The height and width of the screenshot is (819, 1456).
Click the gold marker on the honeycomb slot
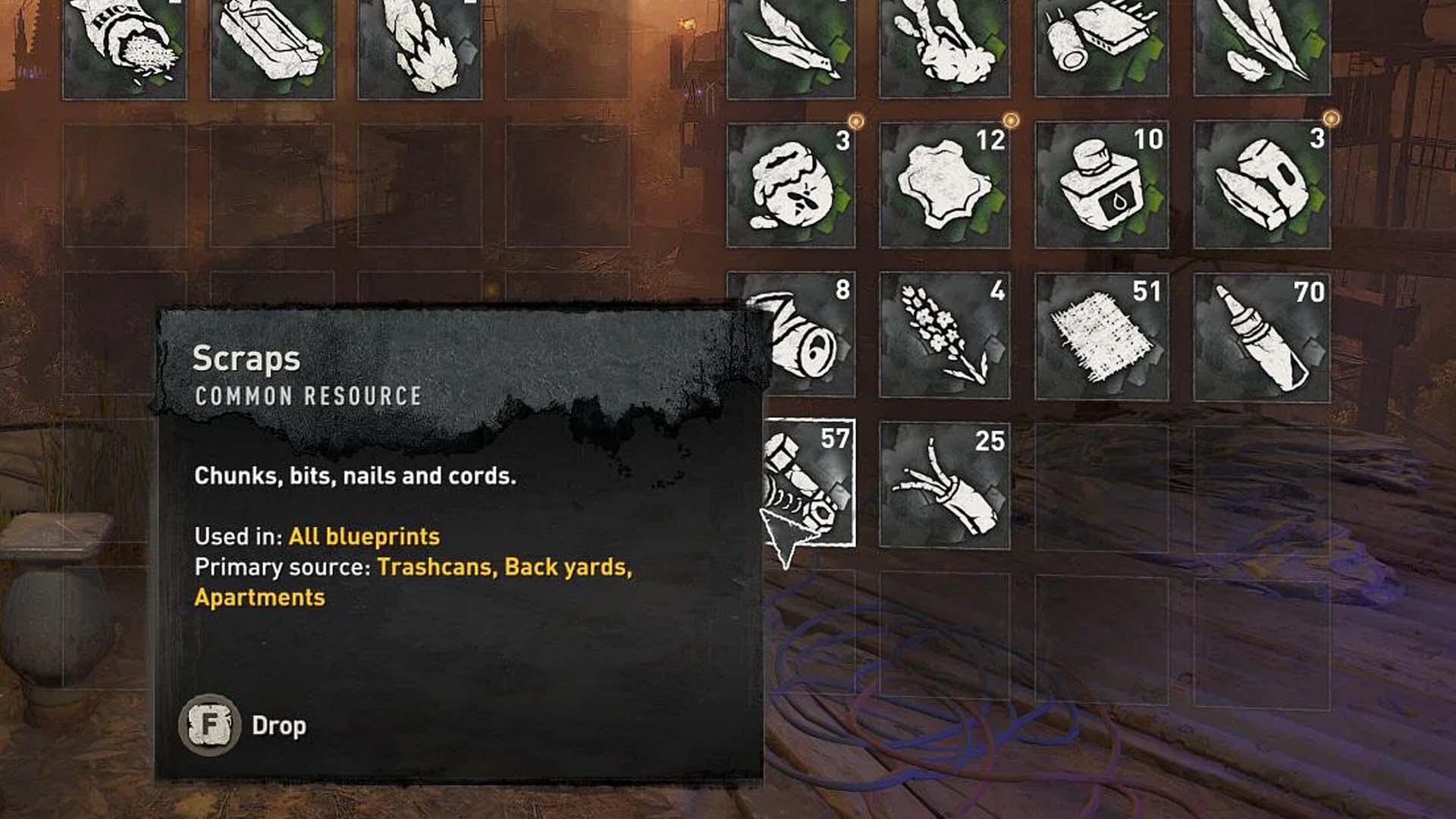pyautogui.click(x=855, y=118)
